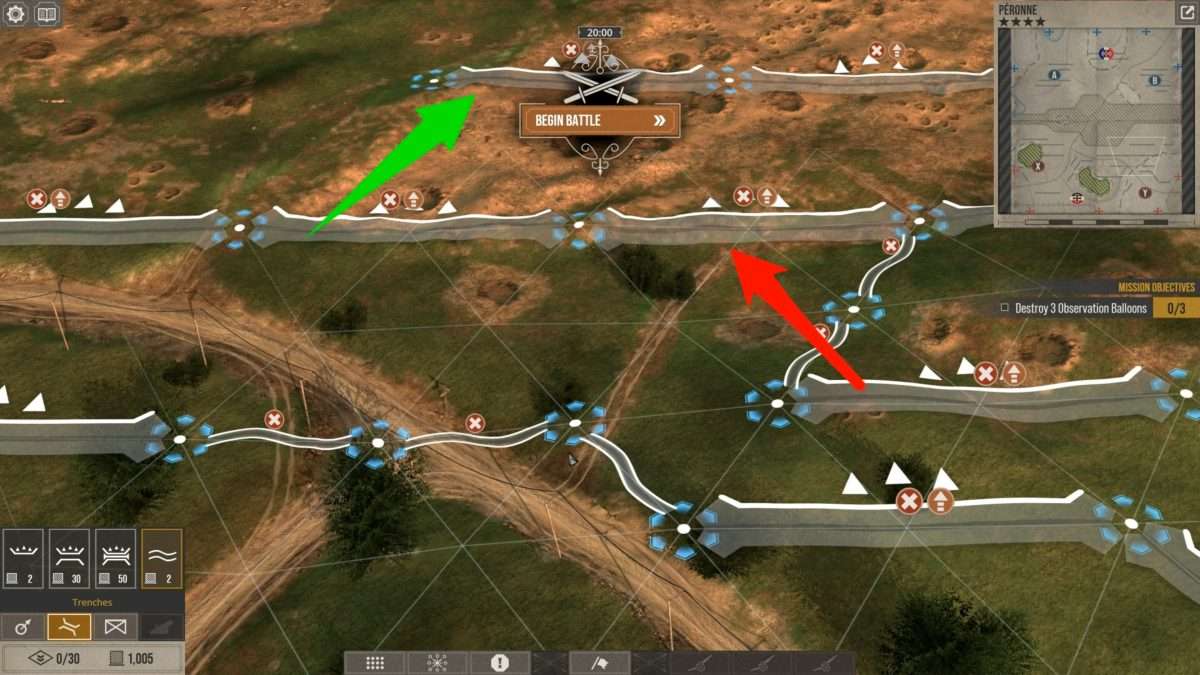This screenshot has height=675, width=1200.
Task: Choose the trench type costing 30
Action: tap(69, 558)
